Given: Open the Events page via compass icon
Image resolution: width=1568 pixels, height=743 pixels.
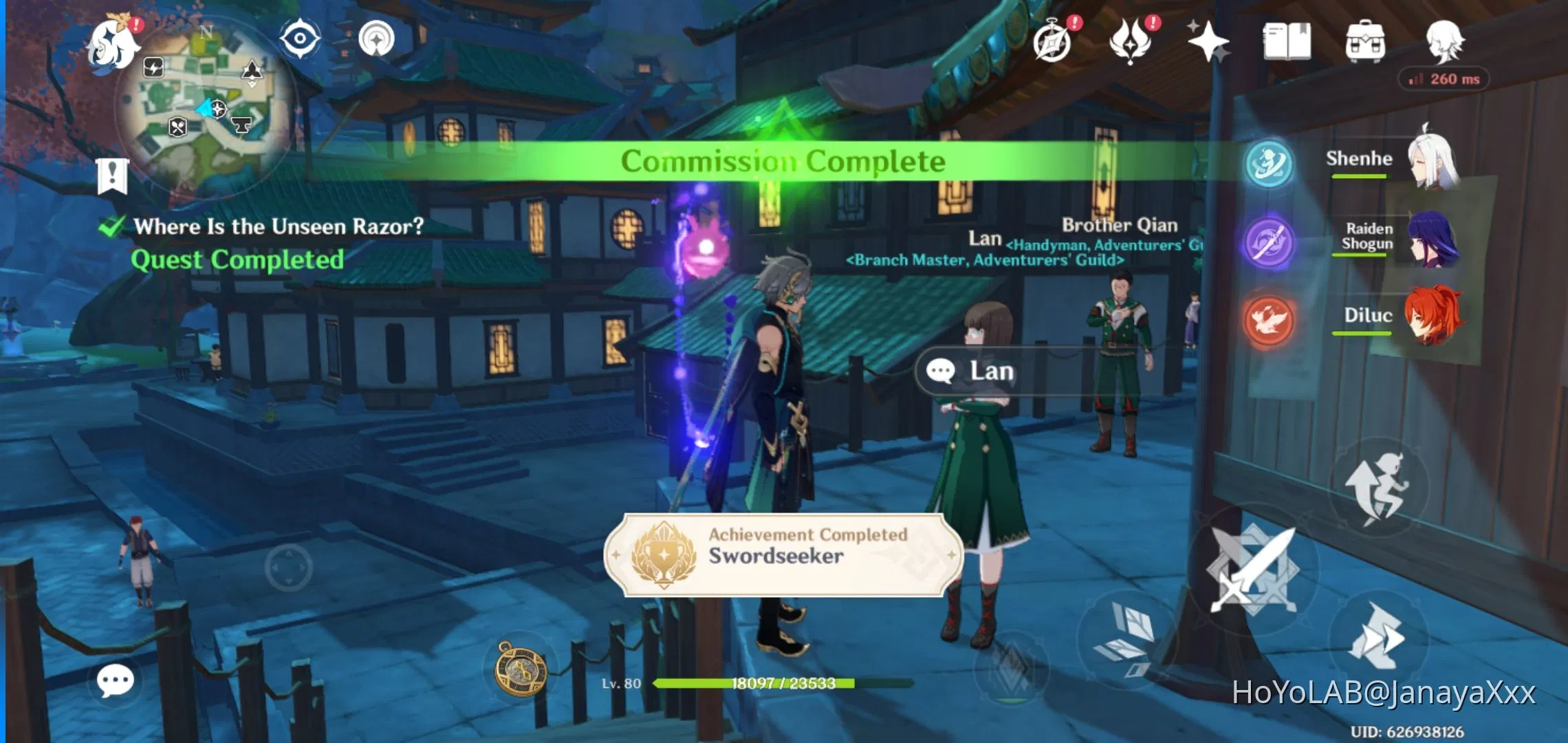Looking at the screenshot, I should click(1054, 40).
